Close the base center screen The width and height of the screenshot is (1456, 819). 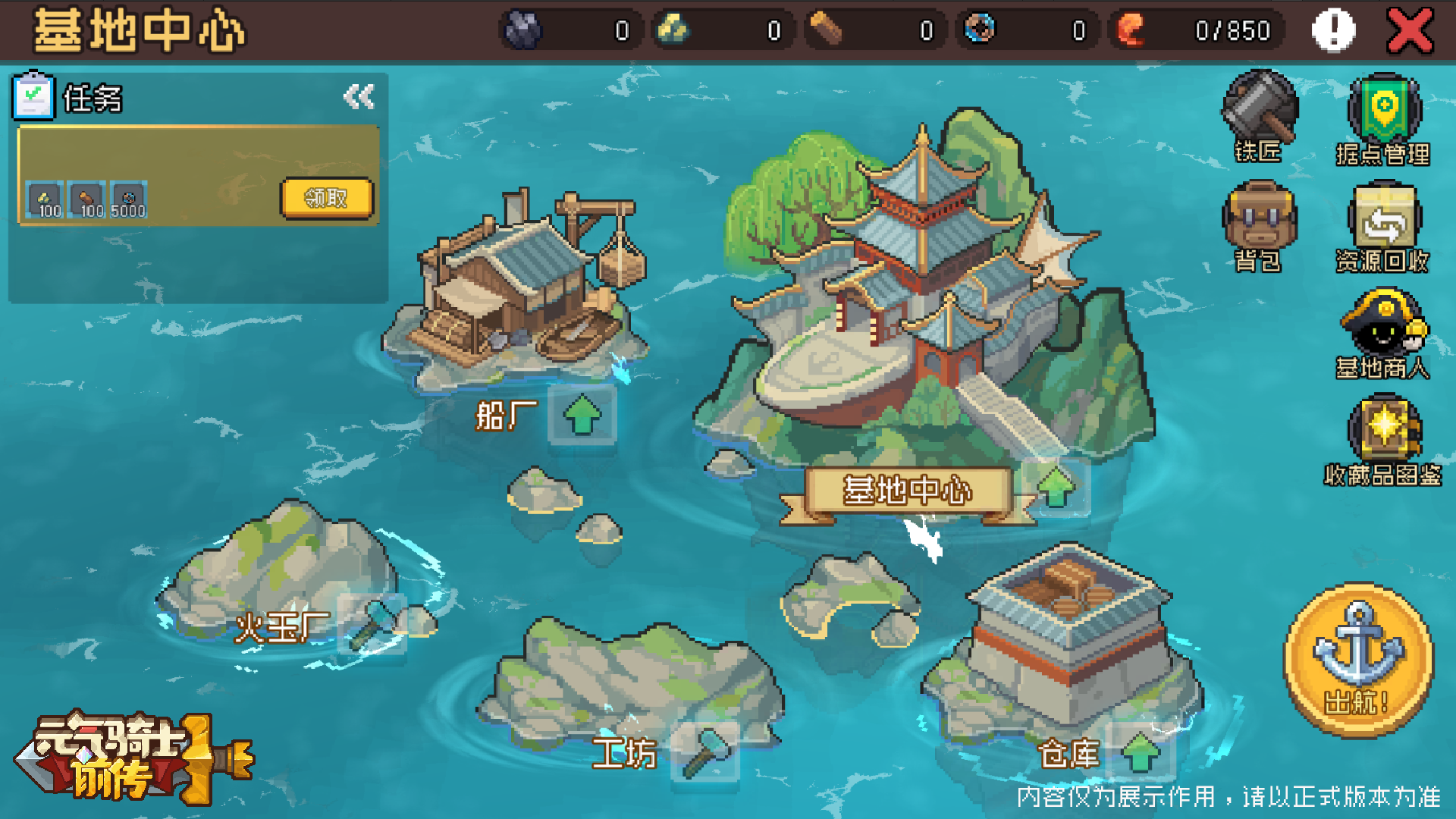tap(1410, 31)
